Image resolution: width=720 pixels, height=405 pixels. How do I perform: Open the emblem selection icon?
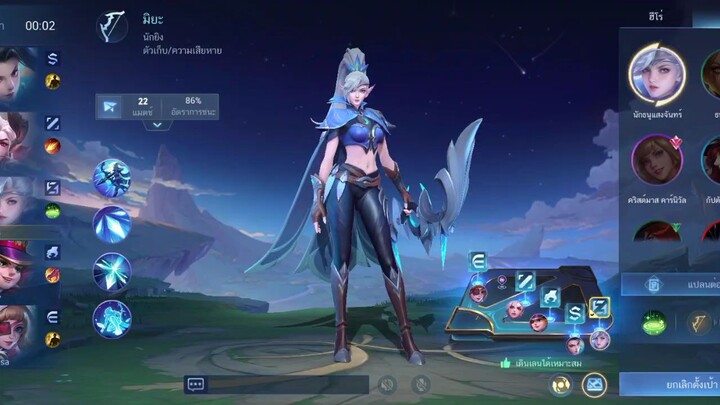[699, 322]
